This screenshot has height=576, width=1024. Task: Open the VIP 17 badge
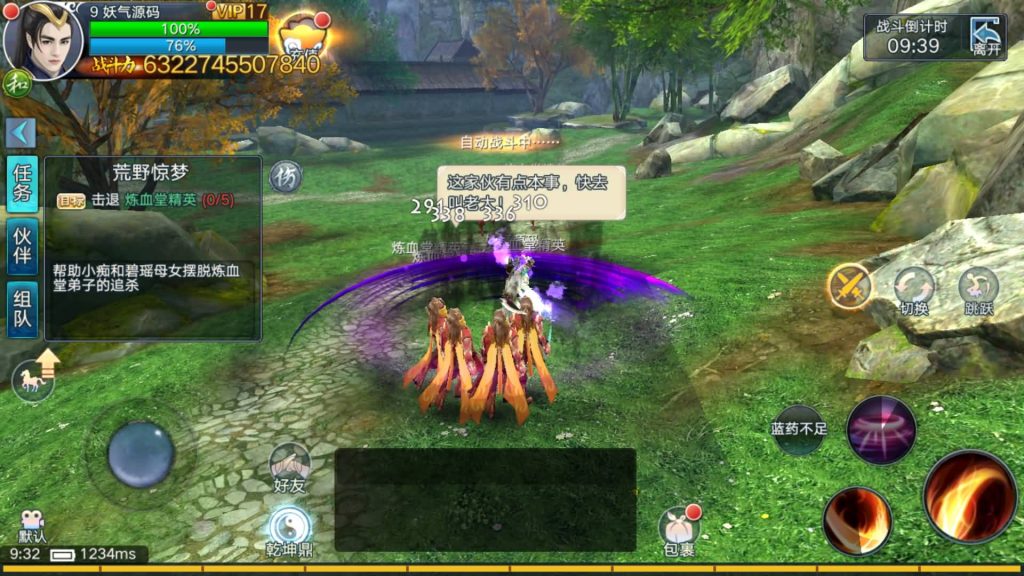point(241,11)
